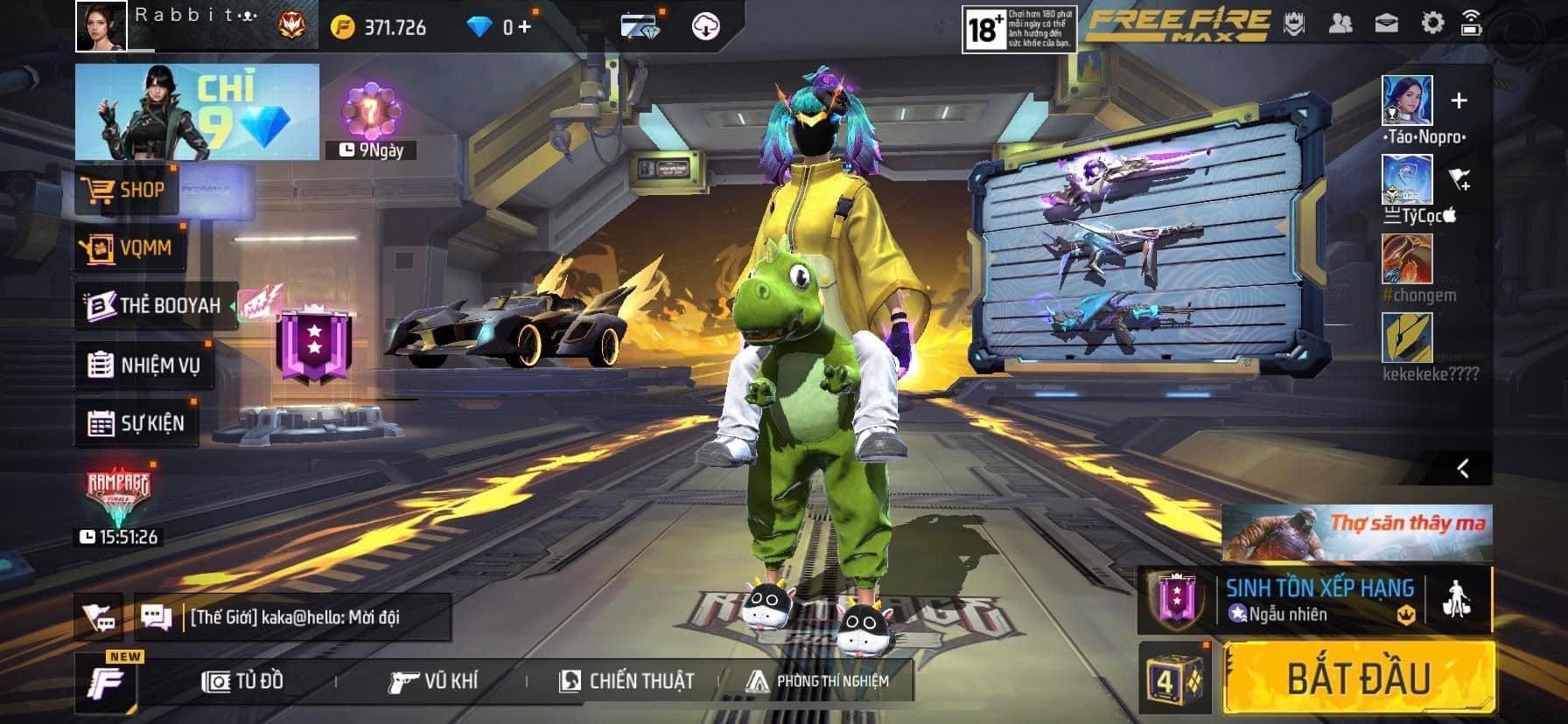1568x724 pixels.
Task: Open Thẻ Booyah pass
Action: point(156,305)
